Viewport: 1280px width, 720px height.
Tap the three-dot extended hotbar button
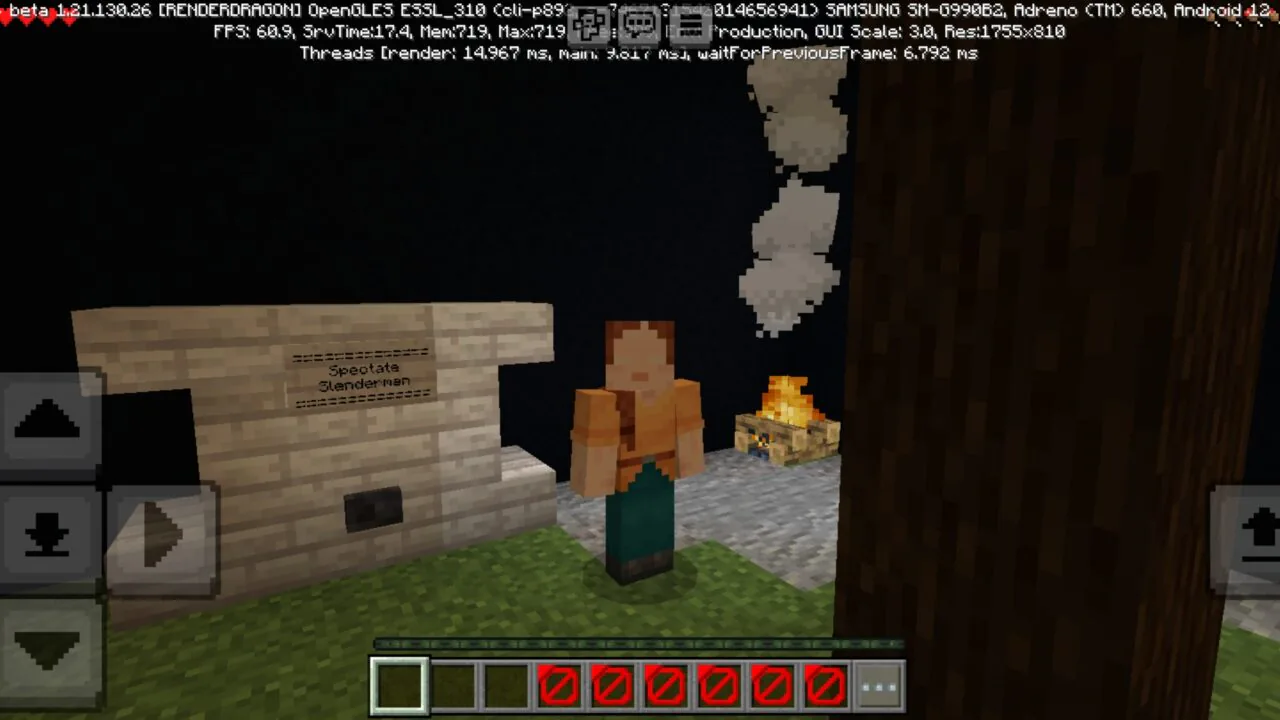pyautogui.click(x=878, y=683)
